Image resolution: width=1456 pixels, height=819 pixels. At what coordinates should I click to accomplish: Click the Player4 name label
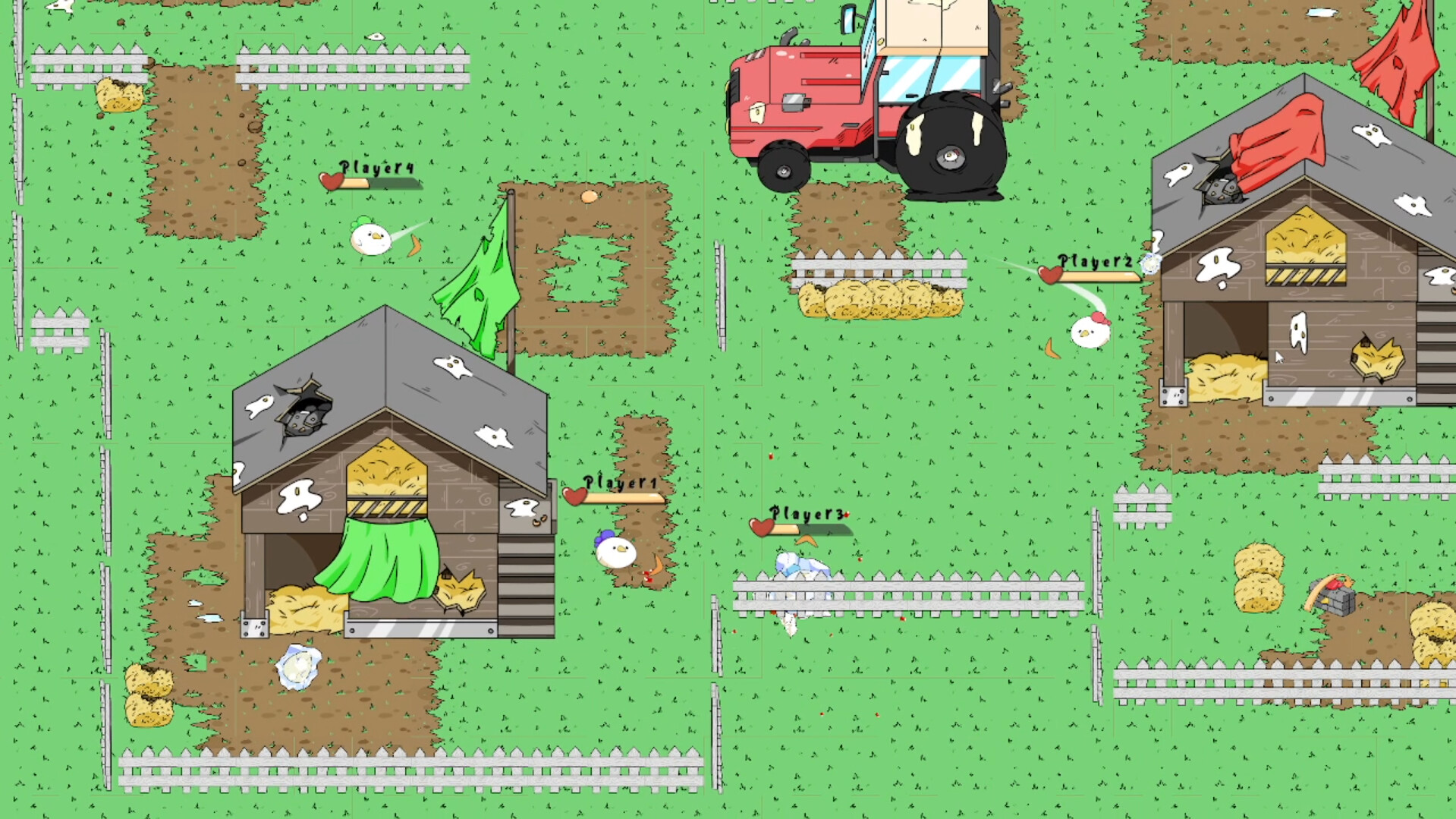[376, 167]
